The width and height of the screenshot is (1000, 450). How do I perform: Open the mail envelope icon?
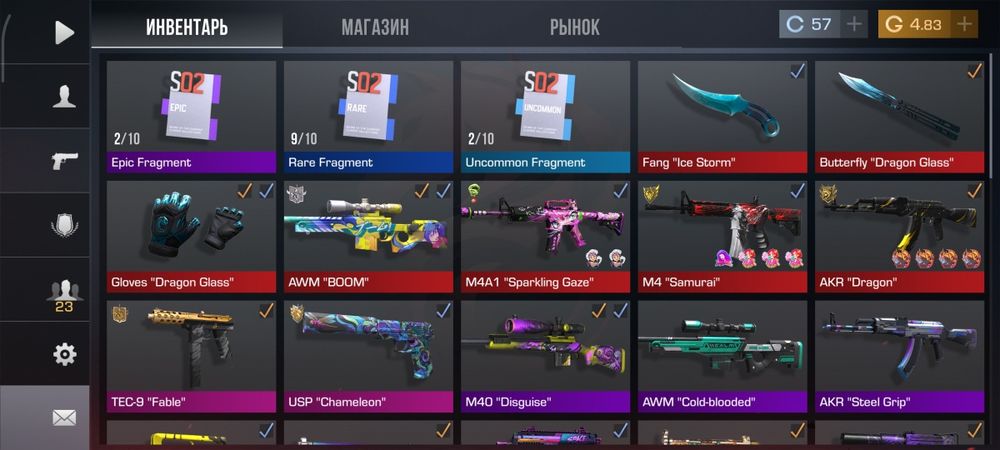64,417
